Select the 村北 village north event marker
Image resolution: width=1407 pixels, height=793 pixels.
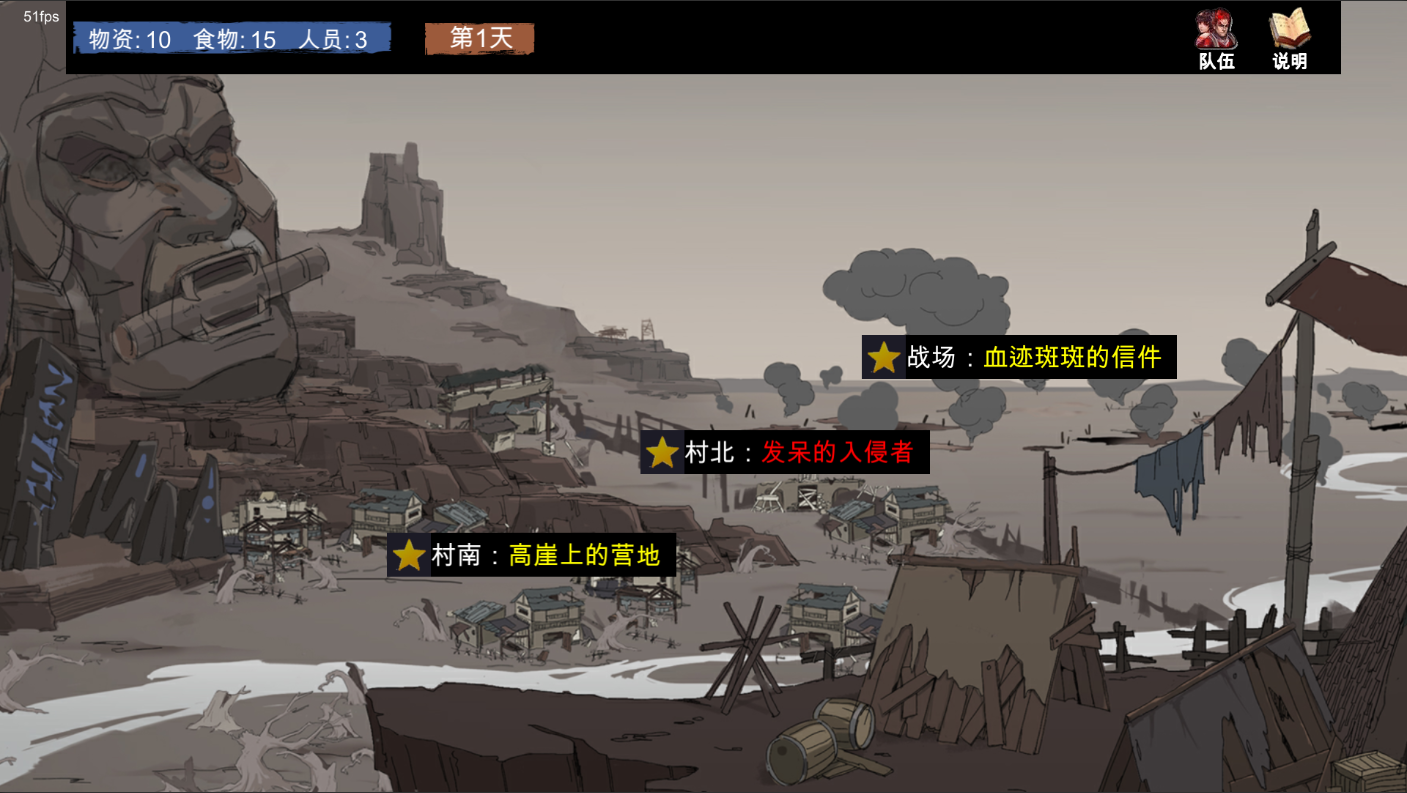coord(784,453)
